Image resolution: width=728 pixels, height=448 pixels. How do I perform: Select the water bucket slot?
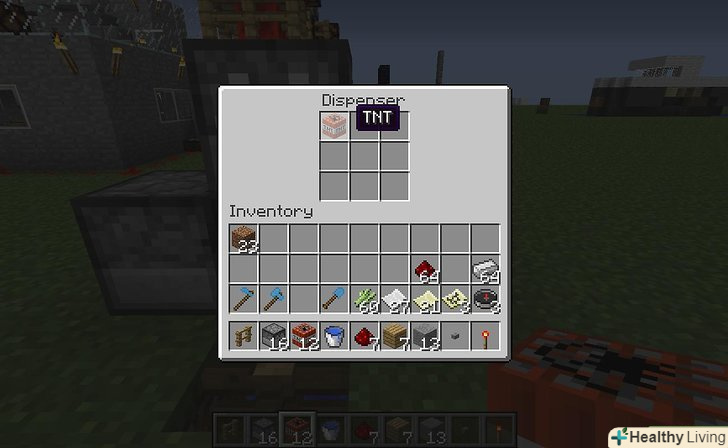[335, 336]
